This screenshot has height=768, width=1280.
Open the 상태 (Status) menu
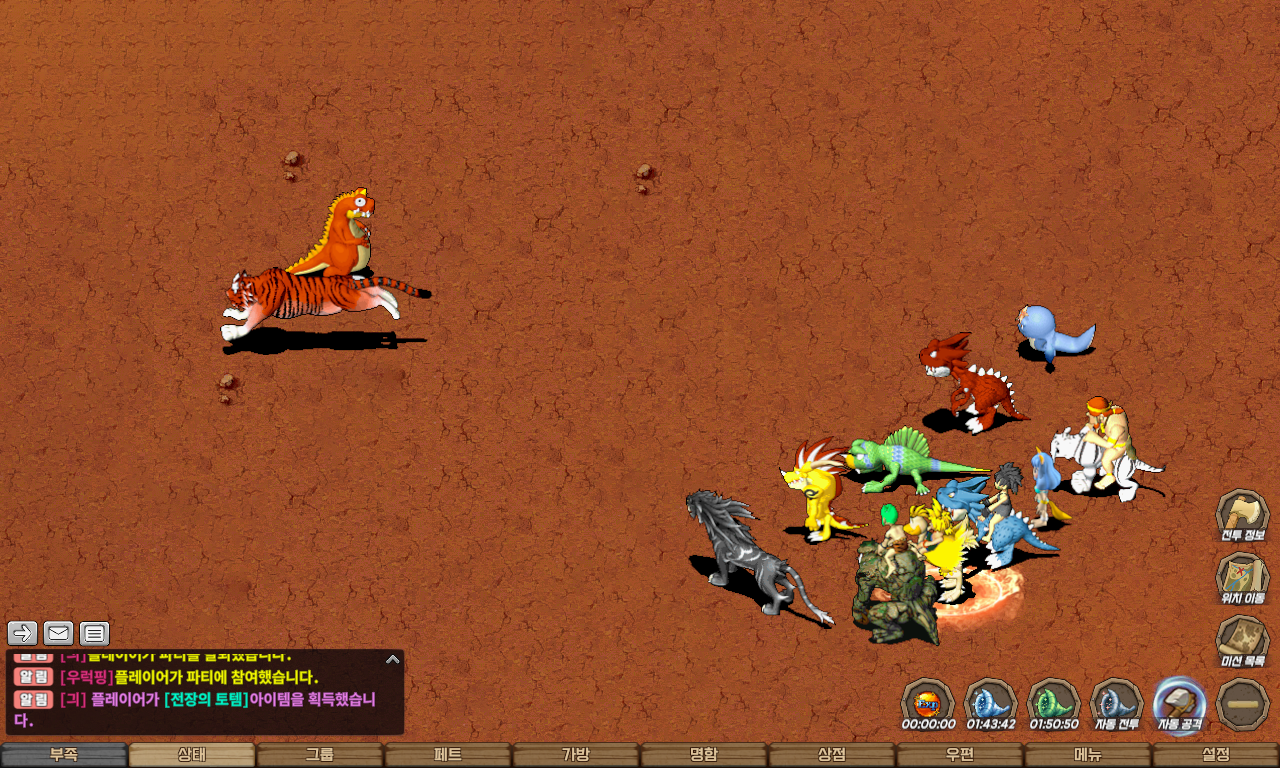point(192,755)
